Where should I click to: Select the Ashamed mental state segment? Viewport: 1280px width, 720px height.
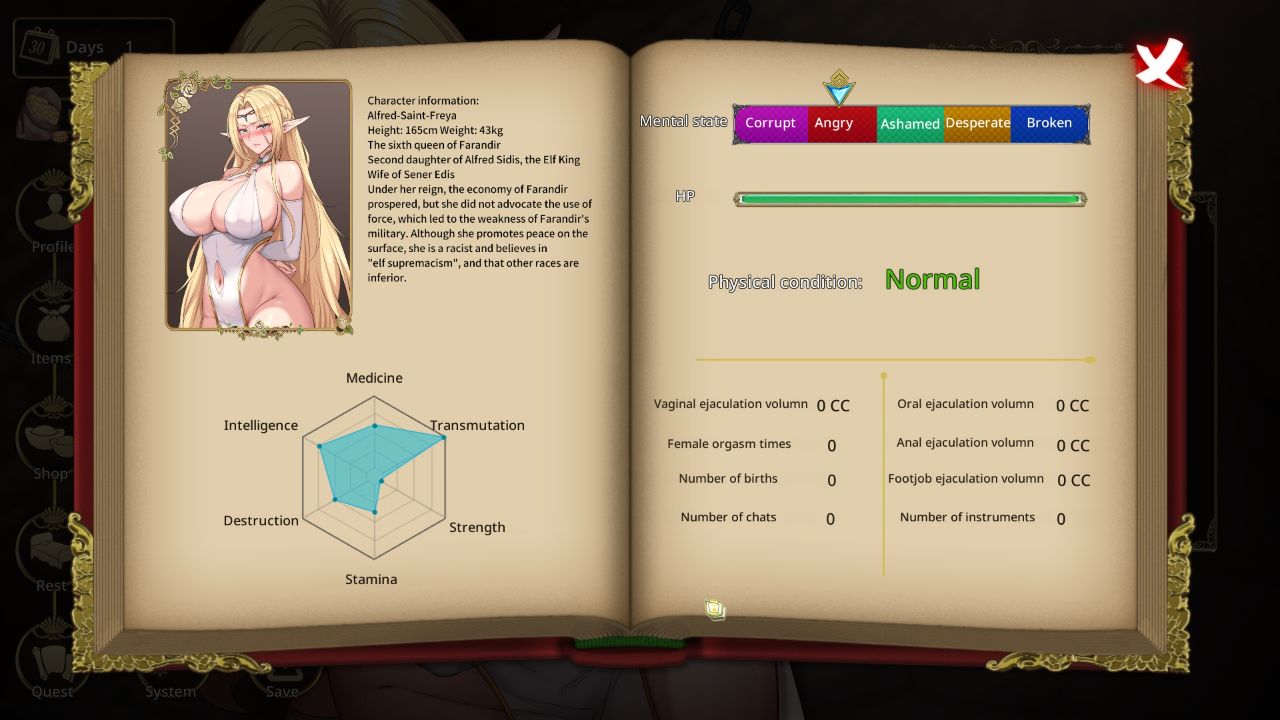tap(910, 123)
